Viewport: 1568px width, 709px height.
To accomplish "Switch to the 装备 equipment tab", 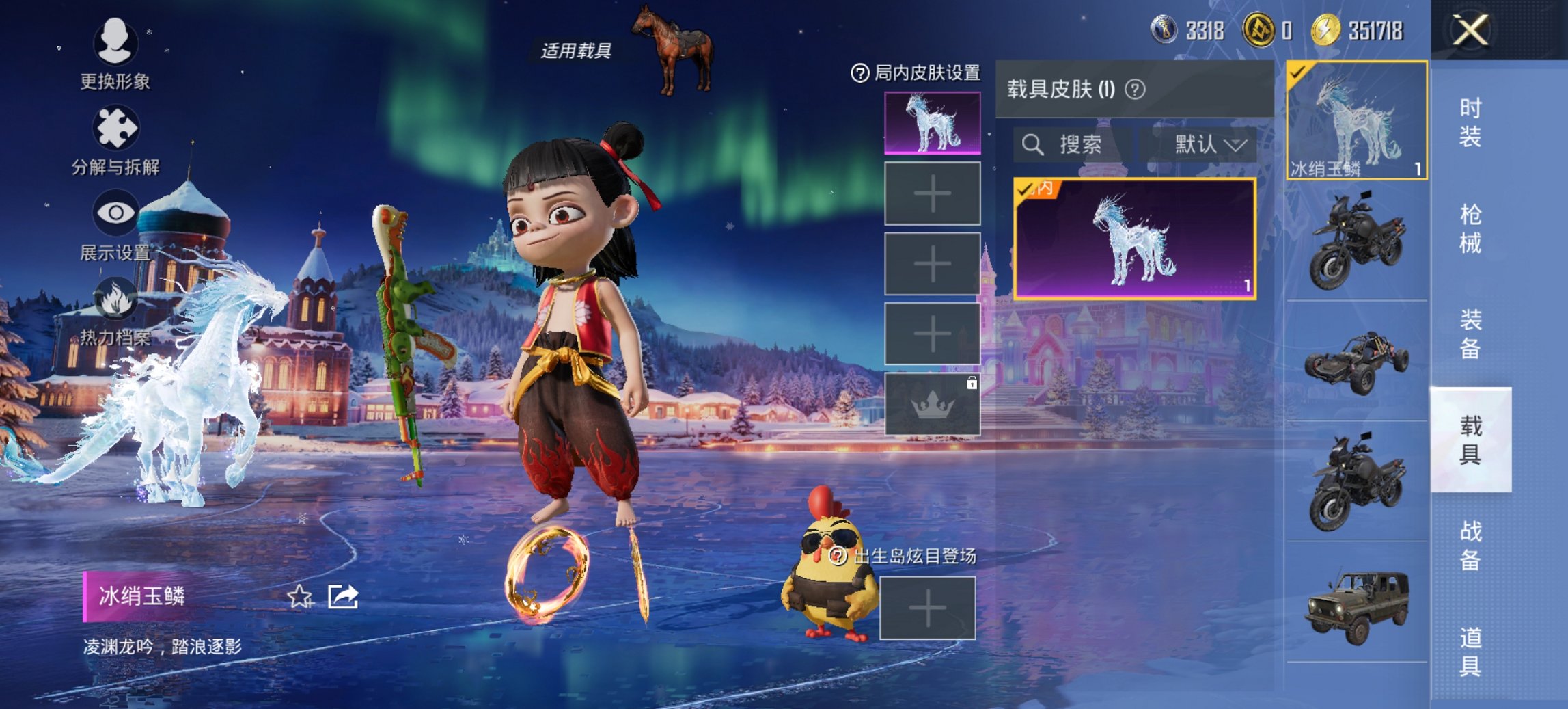I will (x=1470, y=334).
